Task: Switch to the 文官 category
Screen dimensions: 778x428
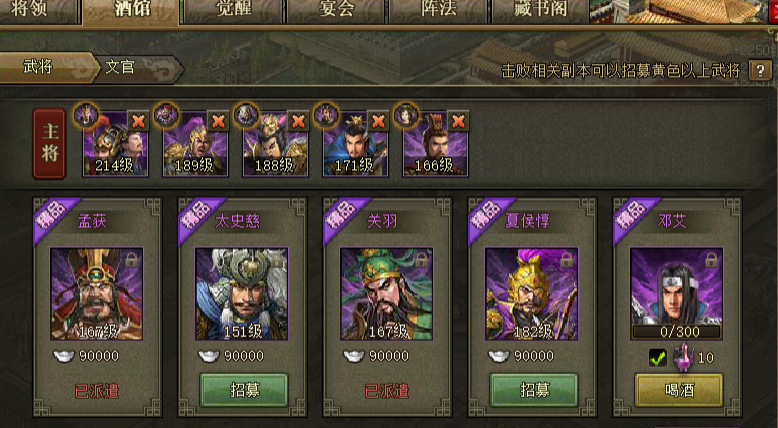Action: (125, 68)
